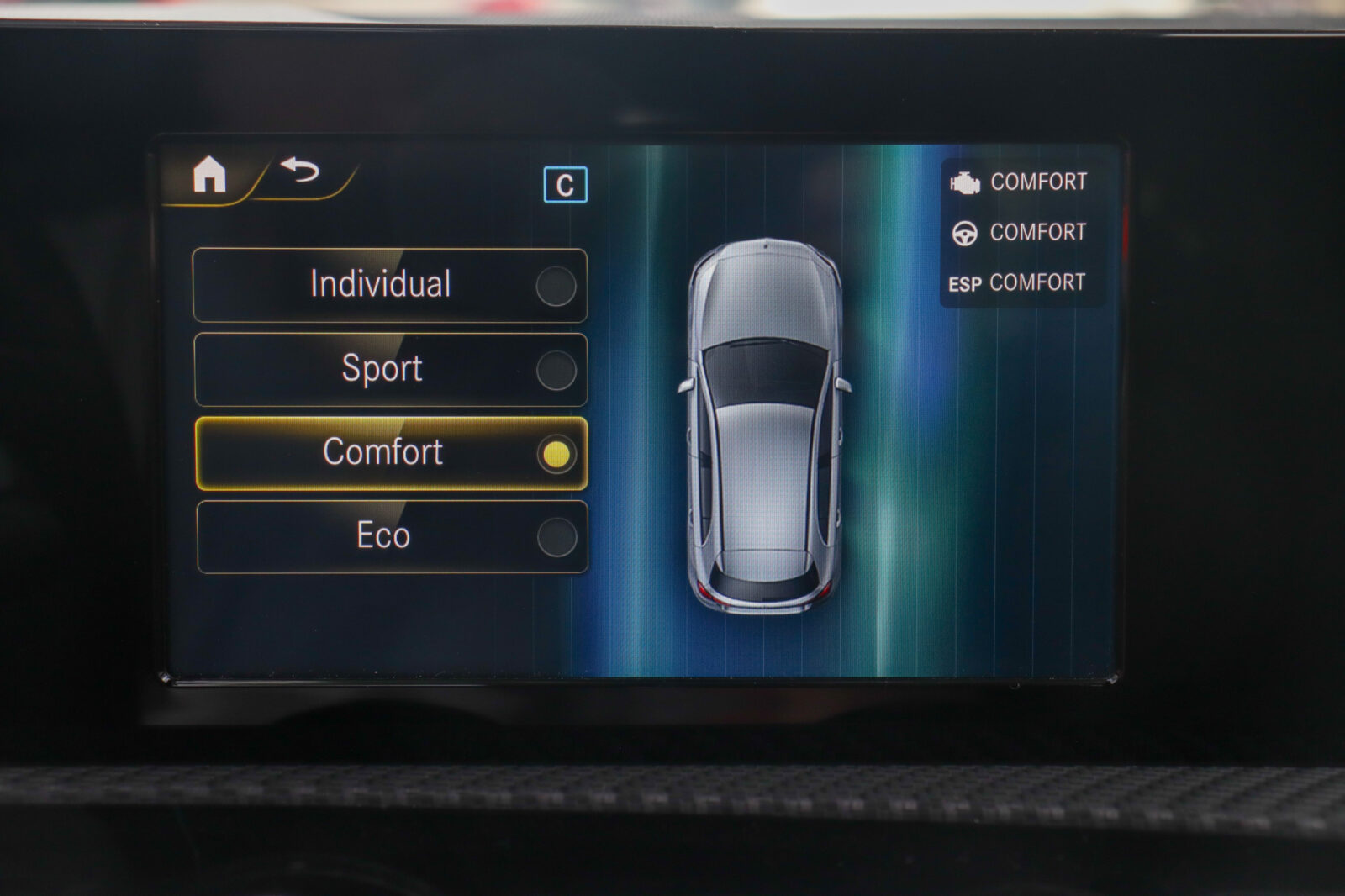Choose the Sport drive mode

tap(390, 369)
